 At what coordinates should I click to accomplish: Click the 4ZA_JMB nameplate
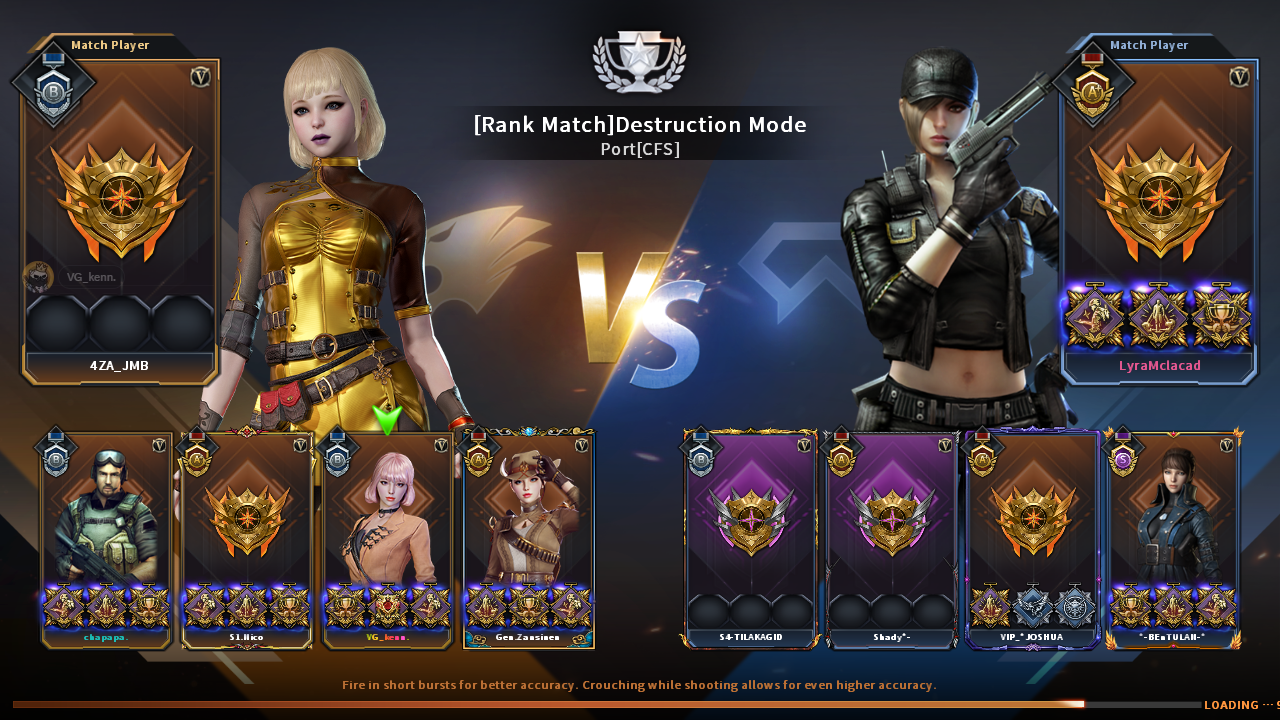[119, 366]
